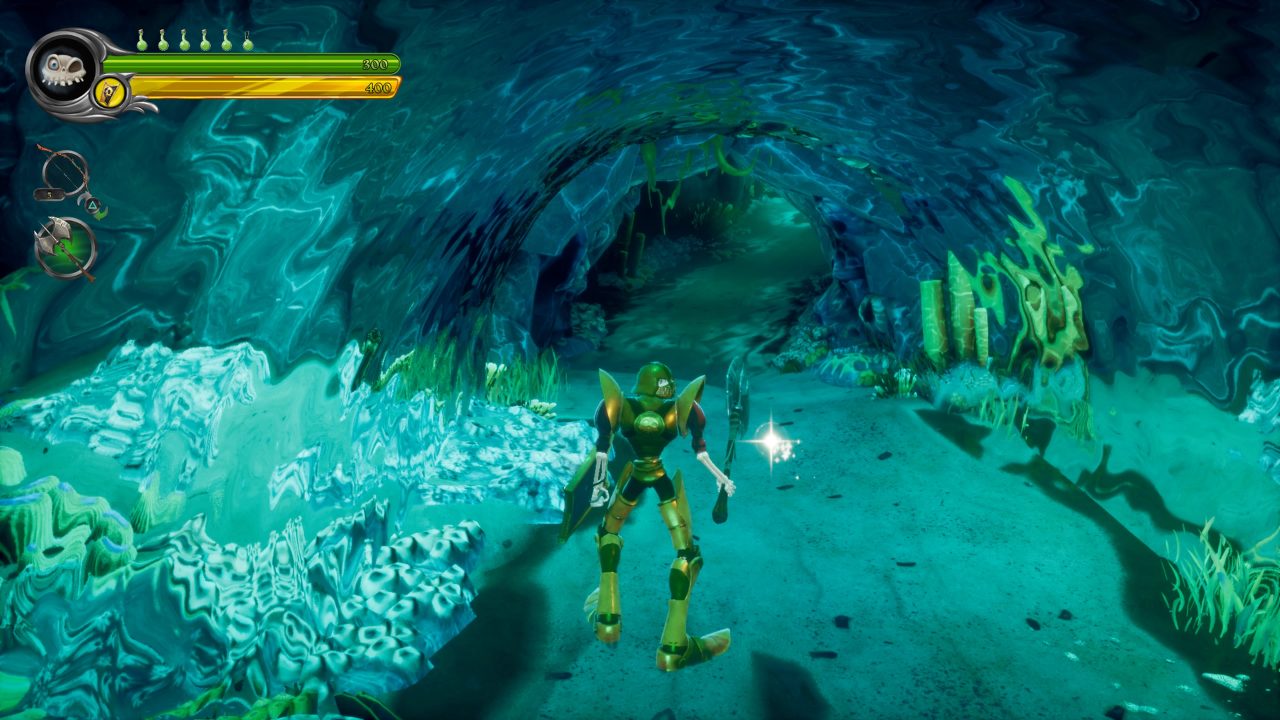The width and height of the screenshot is (1280, 720).
Task: Click the skull character portrait
Action: [x=62, y=71]
